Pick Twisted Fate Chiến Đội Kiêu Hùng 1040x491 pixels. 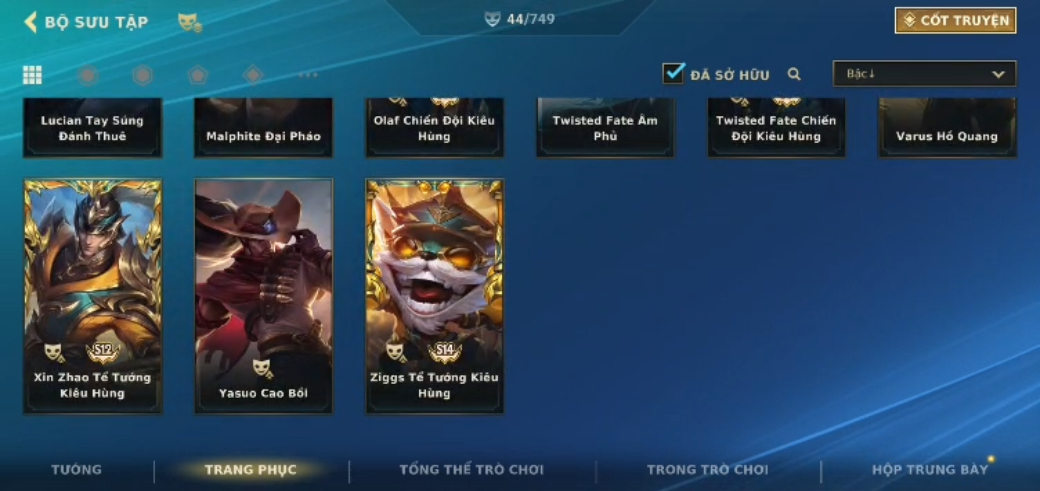[776, 128]
